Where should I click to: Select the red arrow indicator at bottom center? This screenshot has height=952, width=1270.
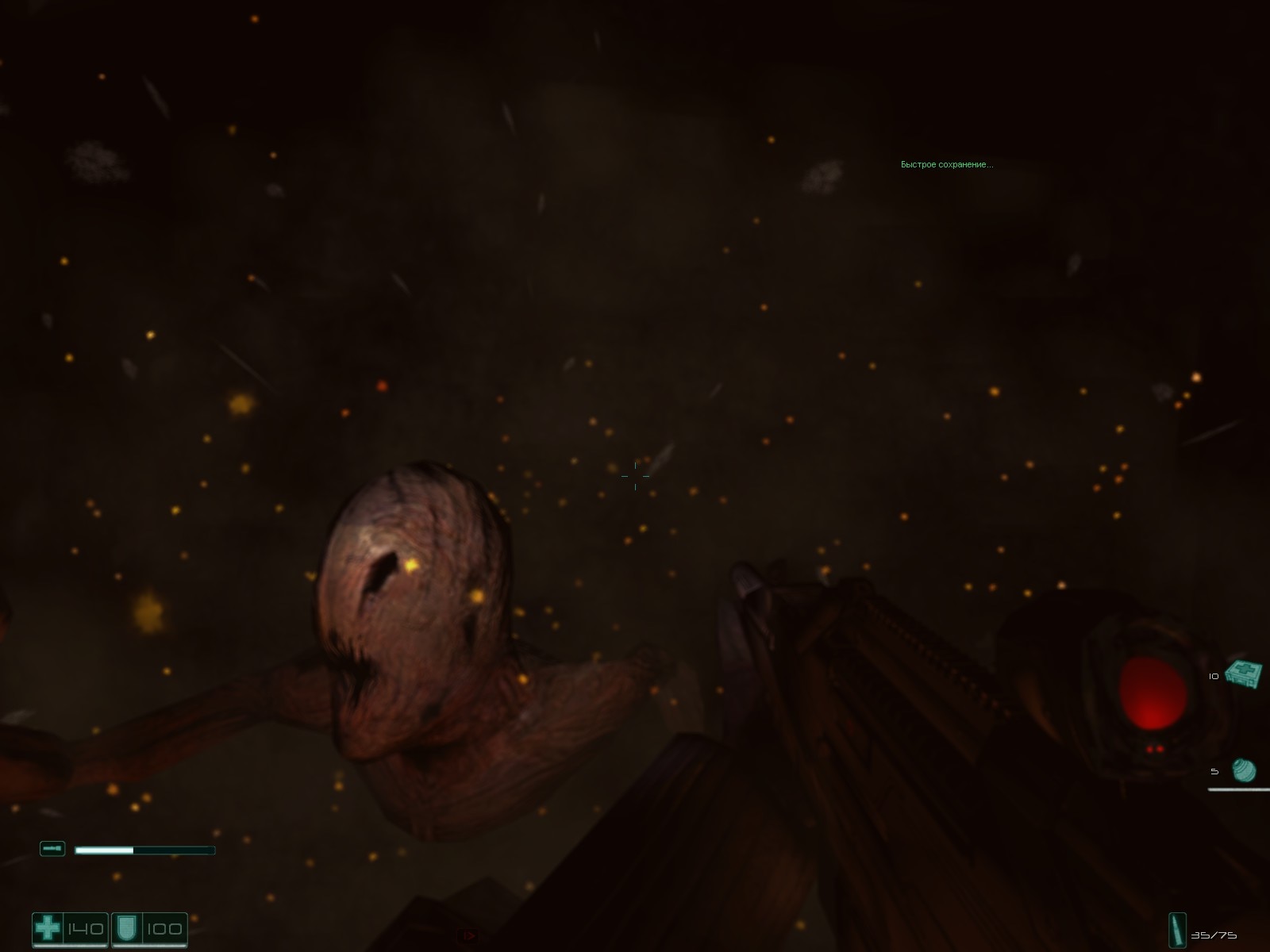pos(467,935)
